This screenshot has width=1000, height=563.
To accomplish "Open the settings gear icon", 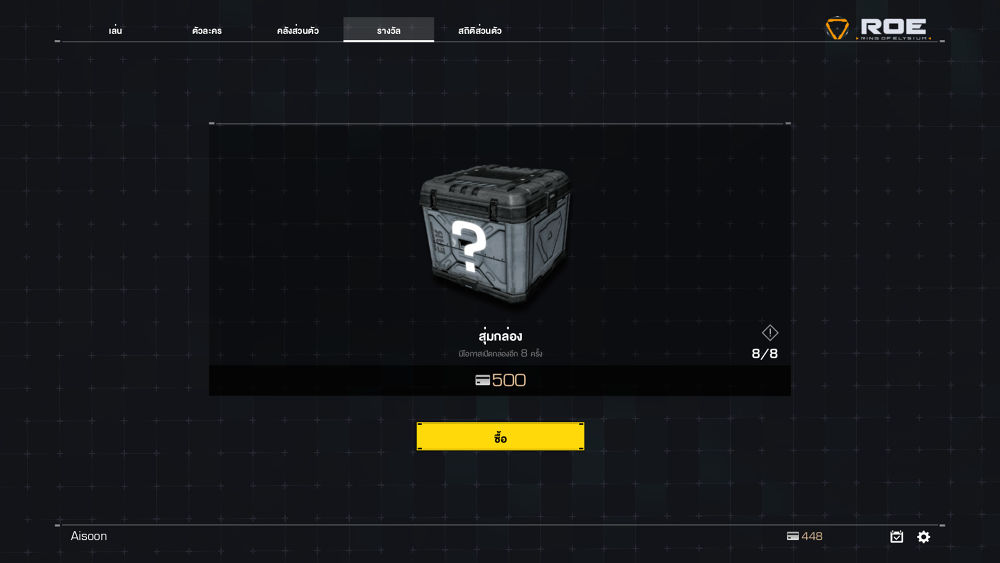I will (x=924, y=537).
